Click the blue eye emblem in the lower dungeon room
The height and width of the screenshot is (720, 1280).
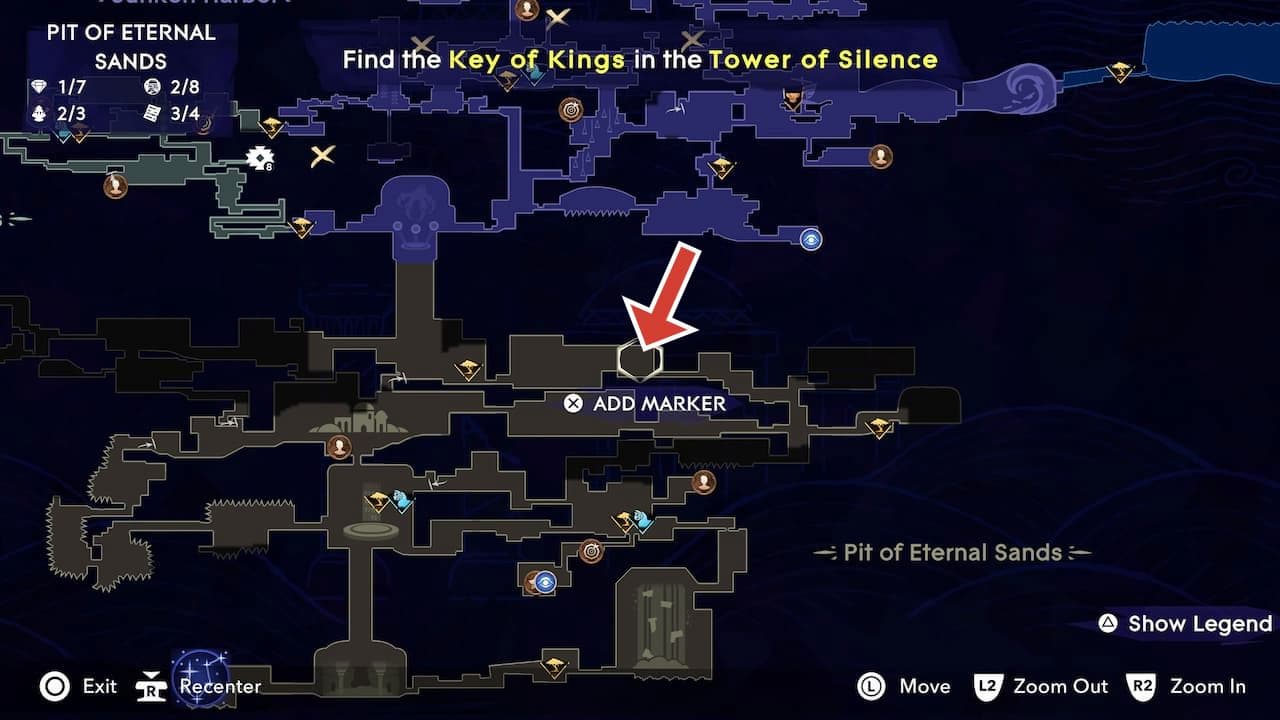[545, 583]
